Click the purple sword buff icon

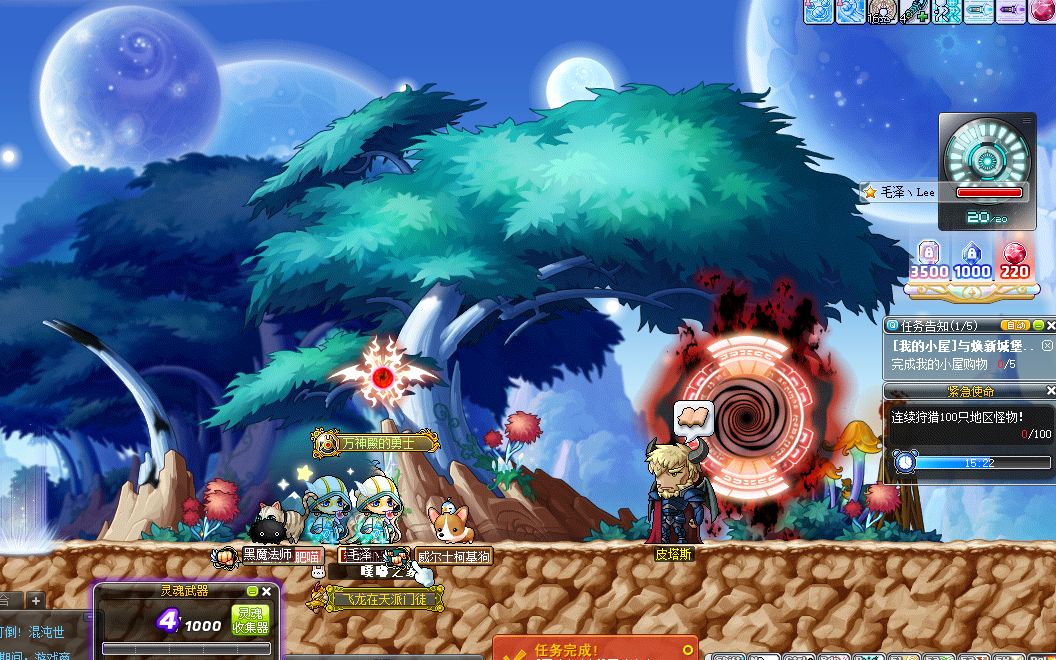point(1009,11)
